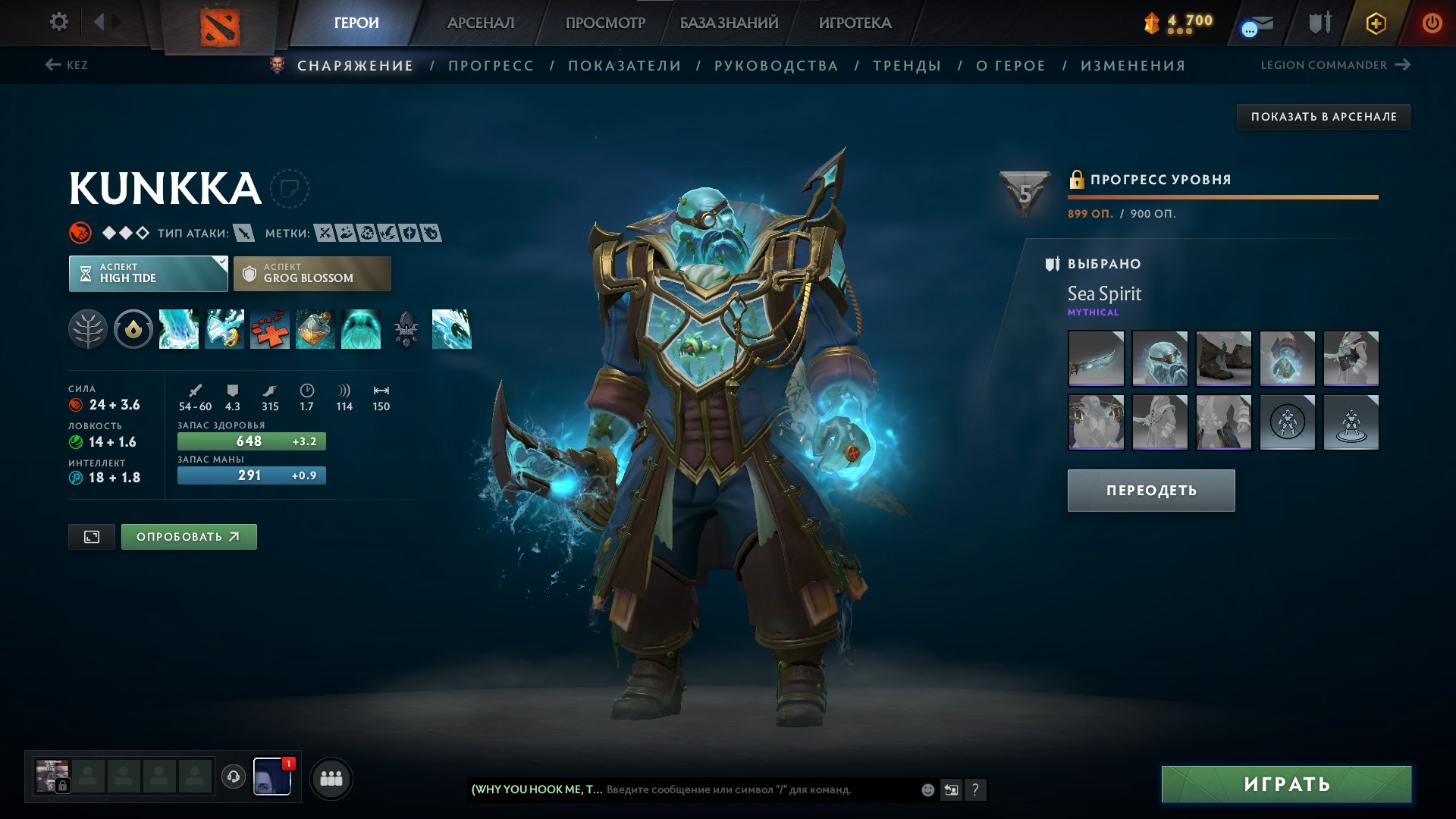Open the ТРЕНДЫ section

pyautogui.click(x=907, y=65)
